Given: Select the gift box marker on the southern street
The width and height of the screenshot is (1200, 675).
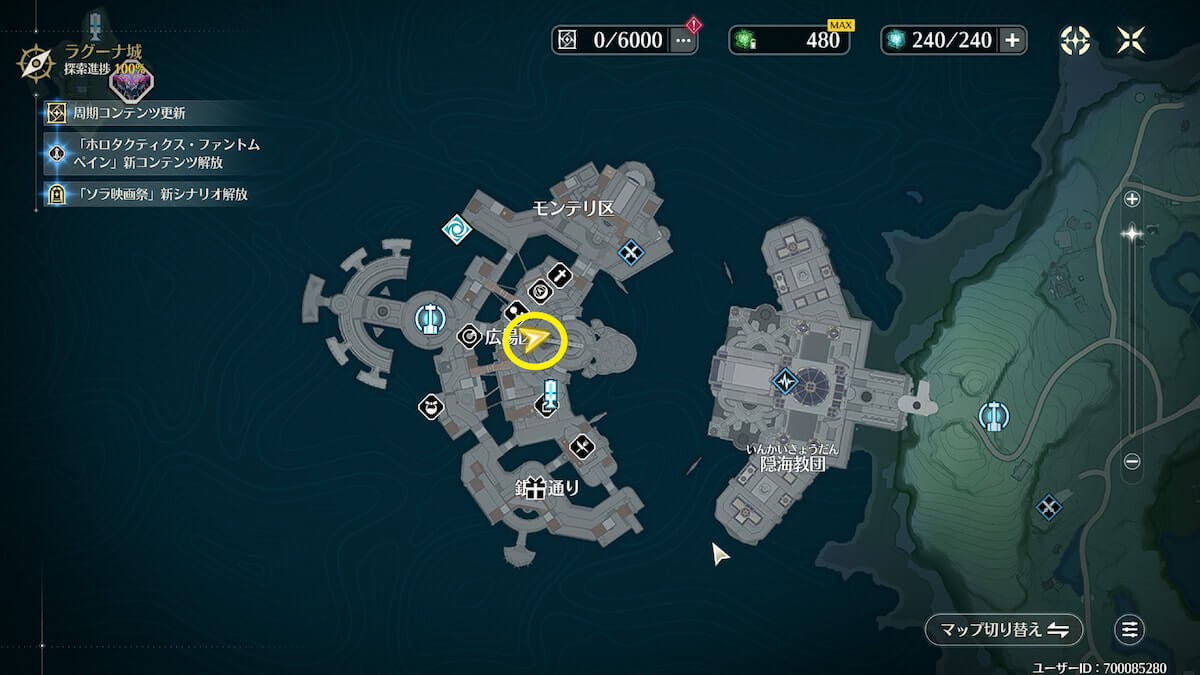Looking at the screenshot, I should pyautogui.click(x=536, y=489).
